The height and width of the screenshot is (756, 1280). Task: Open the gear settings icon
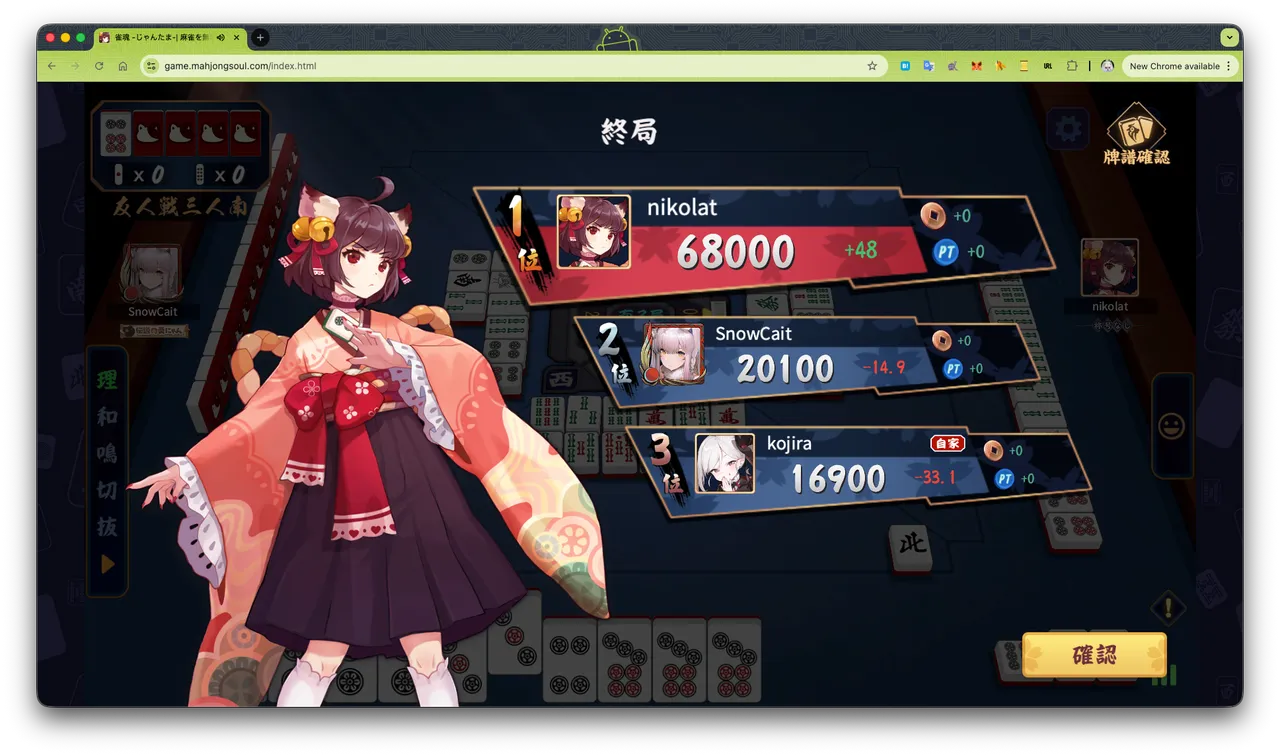click(1068, 129)
